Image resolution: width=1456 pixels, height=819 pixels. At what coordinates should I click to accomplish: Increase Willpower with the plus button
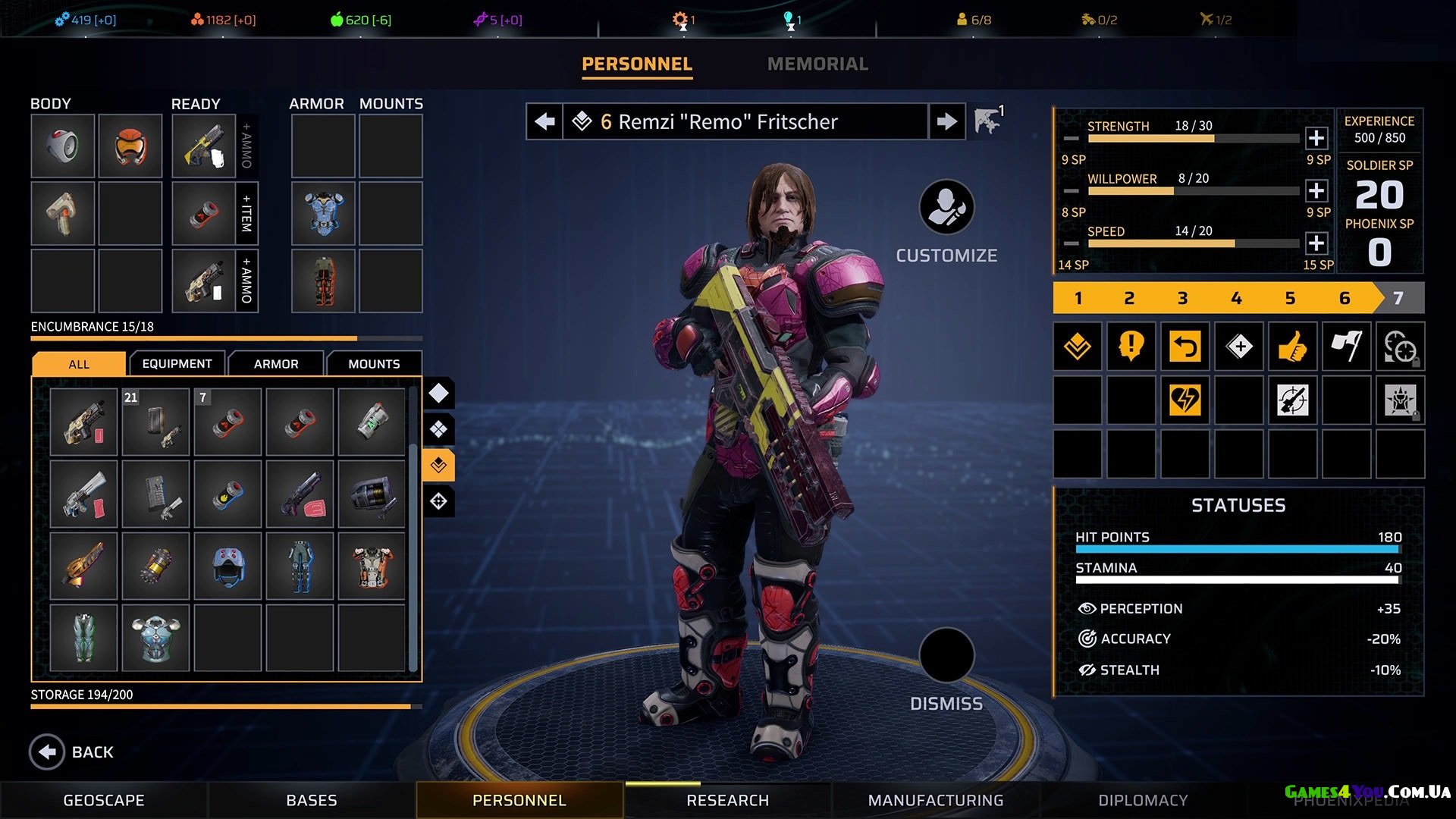1316,190
